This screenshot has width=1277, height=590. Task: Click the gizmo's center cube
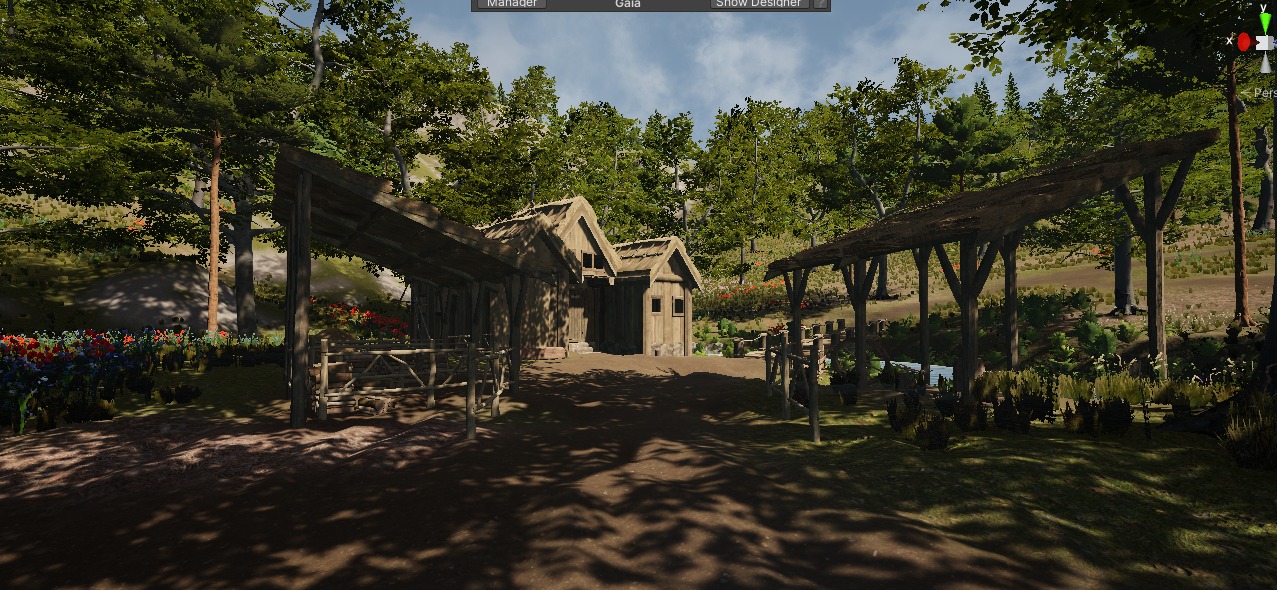(1265, 41)
